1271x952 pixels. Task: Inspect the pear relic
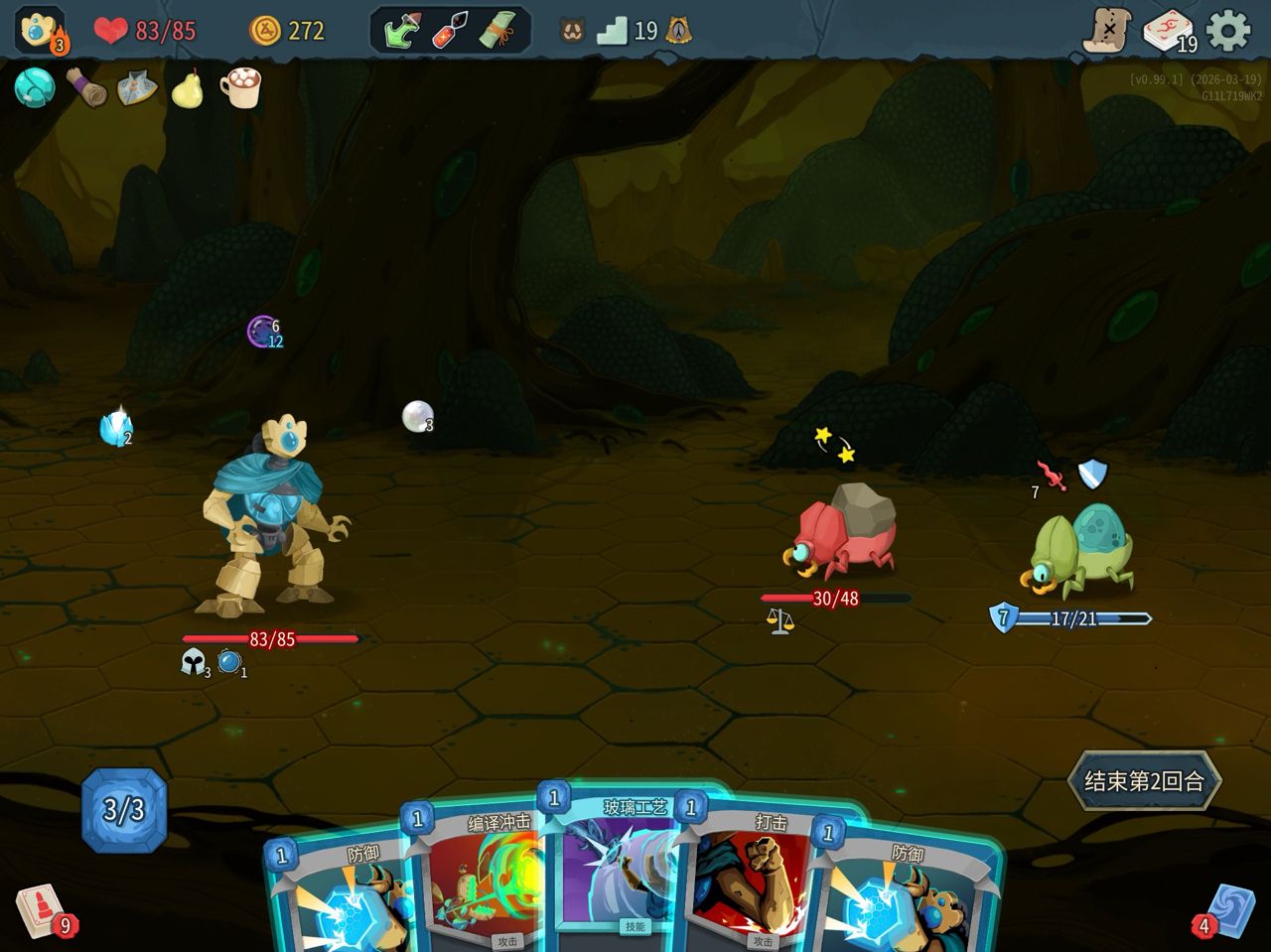click(187, 89)
